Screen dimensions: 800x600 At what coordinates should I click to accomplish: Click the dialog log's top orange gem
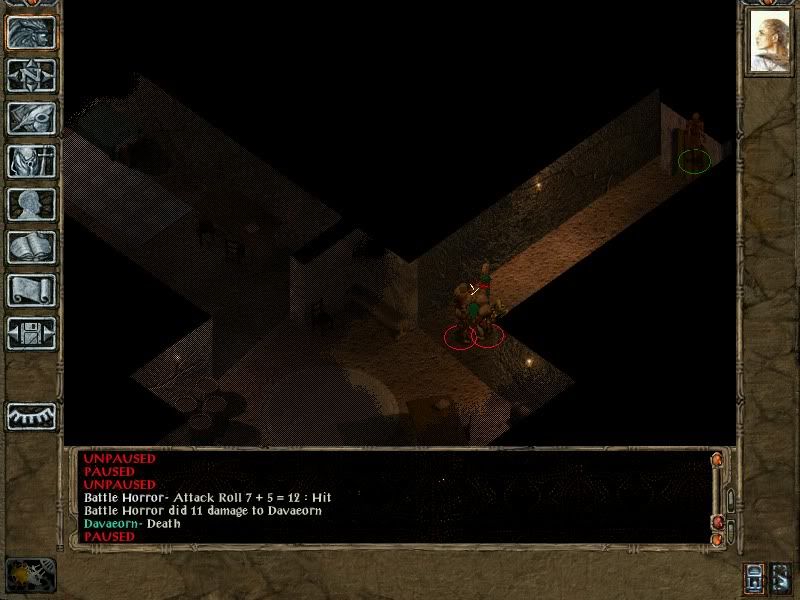716,460
